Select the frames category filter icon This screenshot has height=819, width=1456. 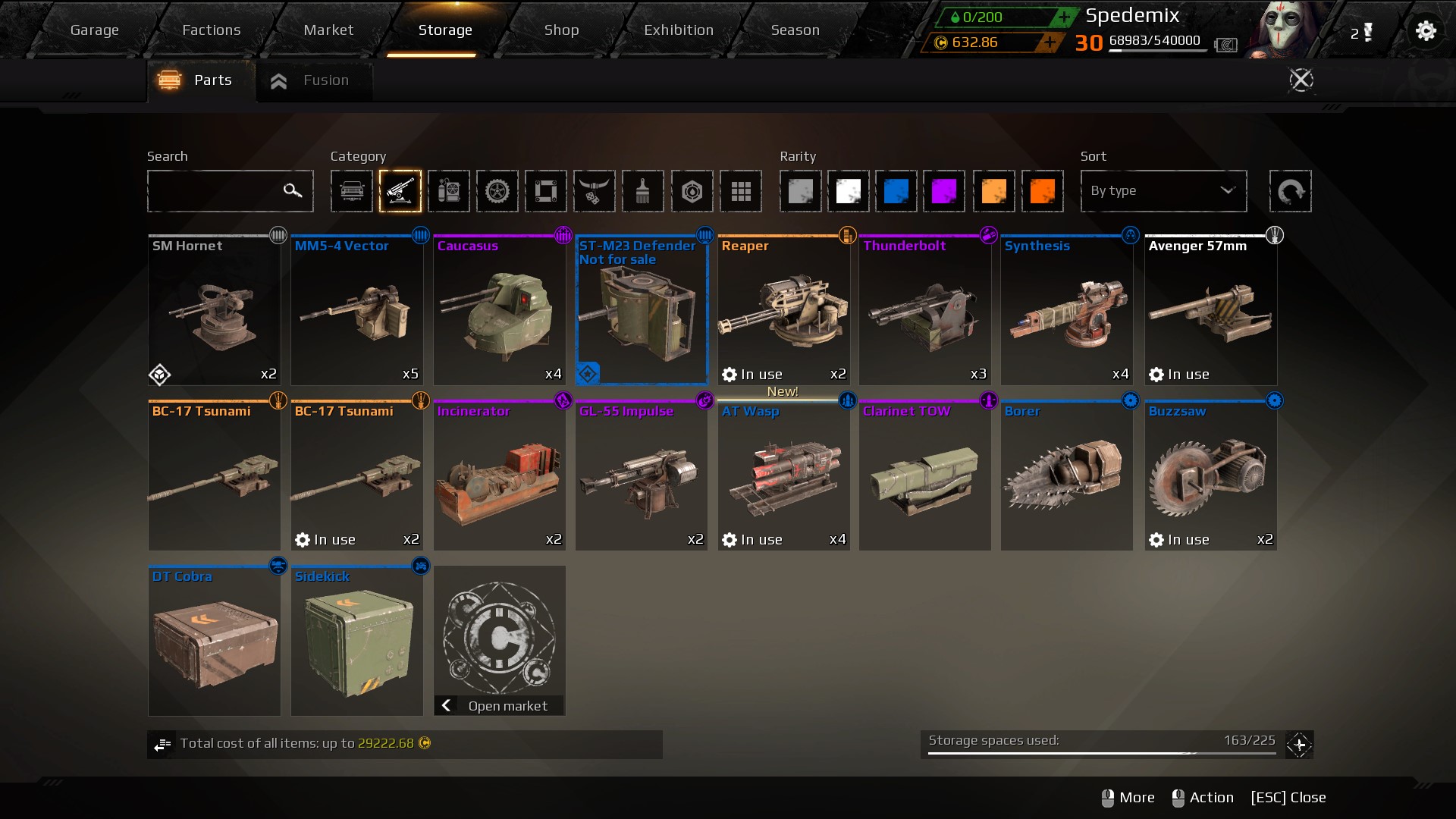click(547, 191)
